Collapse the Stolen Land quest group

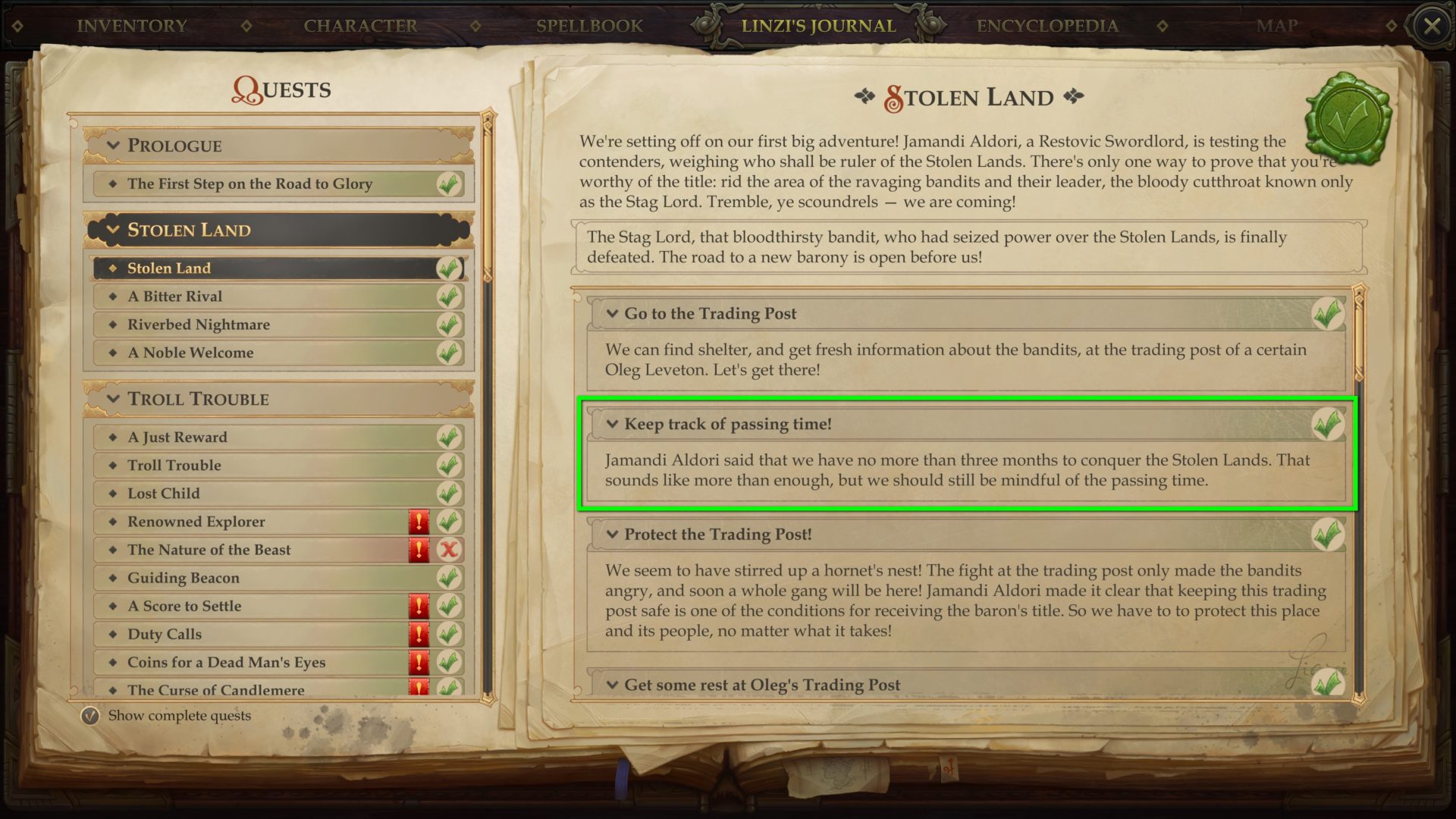coord(112,230)
